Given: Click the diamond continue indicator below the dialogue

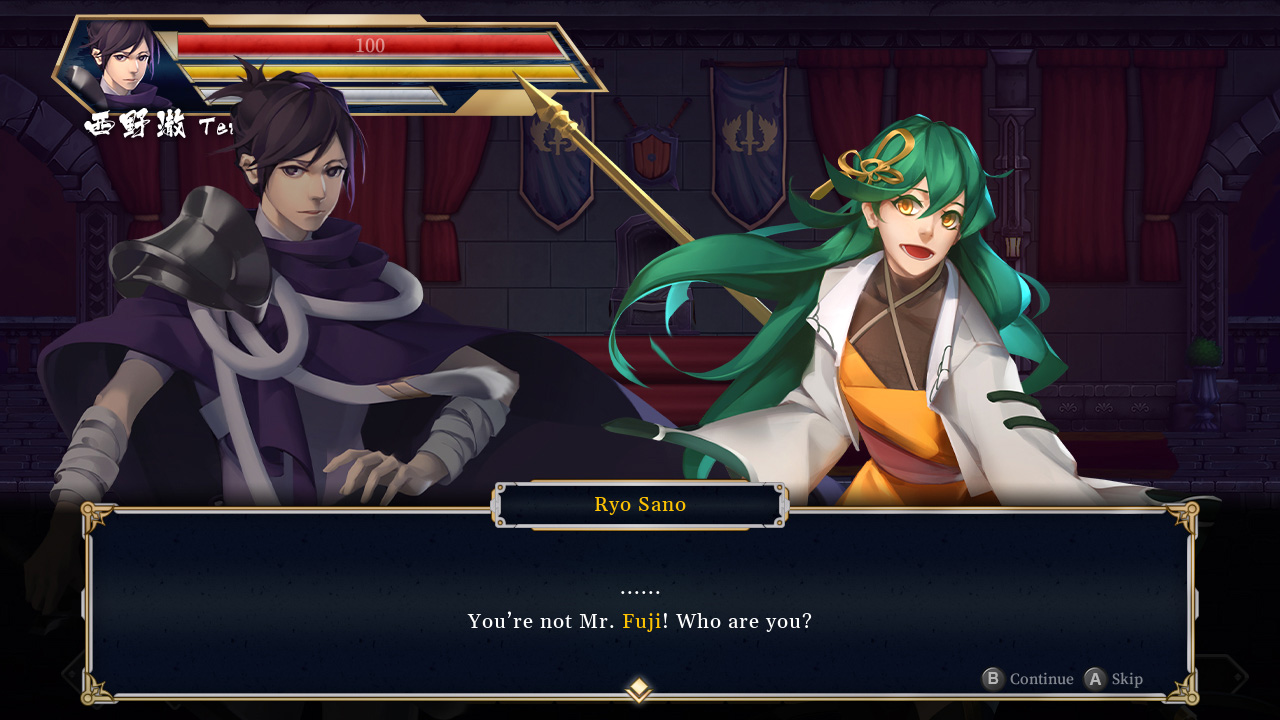Looking at the screenshot, I should (x=638, y=687).
